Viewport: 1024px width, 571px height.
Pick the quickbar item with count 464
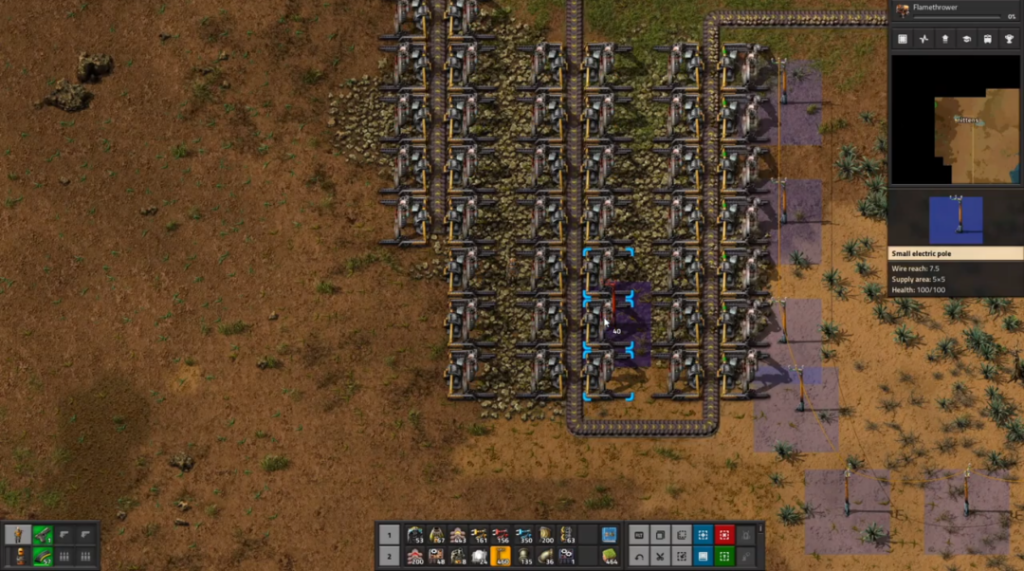(608, 556)
